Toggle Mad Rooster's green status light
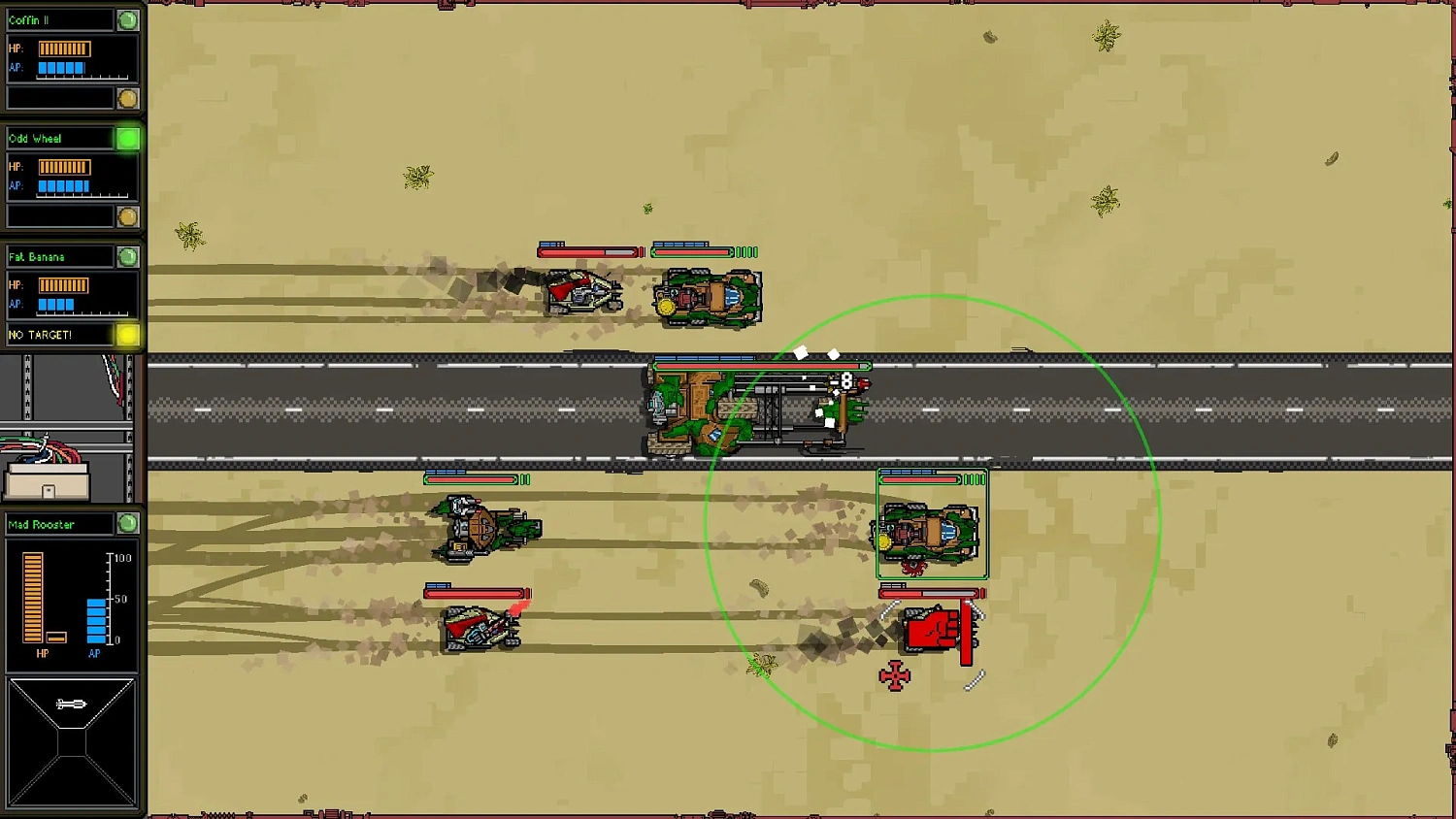Screen dimensions: 1456x819 pyautogui.click(x=127, y=524)
